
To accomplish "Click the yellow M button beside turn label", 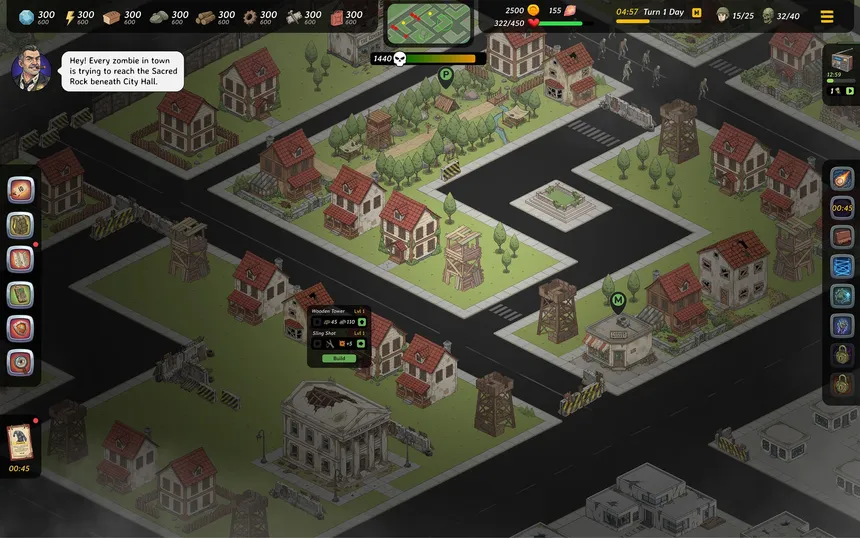I will (696, 13).
